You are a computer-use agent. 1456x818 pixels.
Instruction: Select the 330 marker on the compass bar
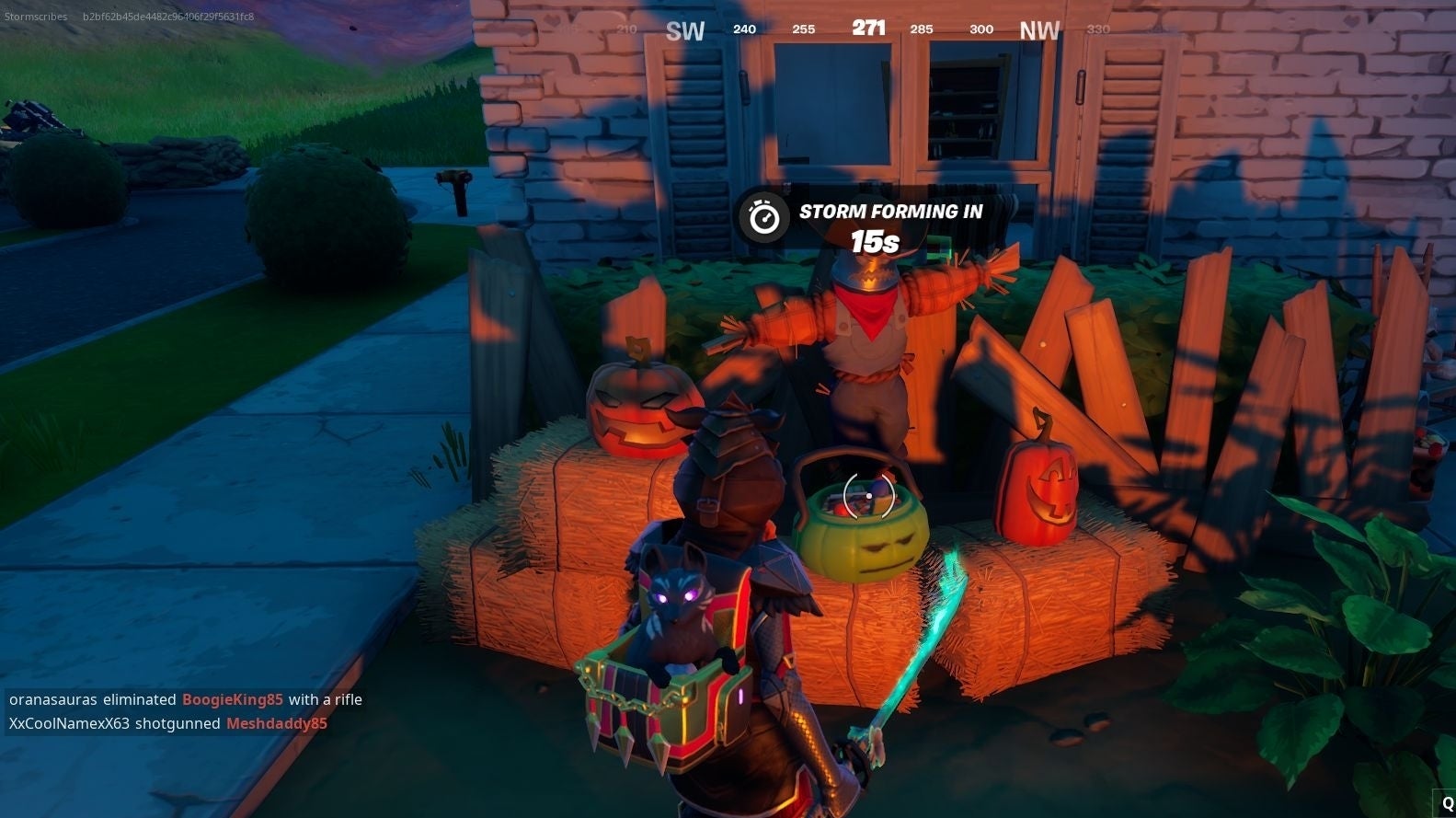coord(1098,29)
